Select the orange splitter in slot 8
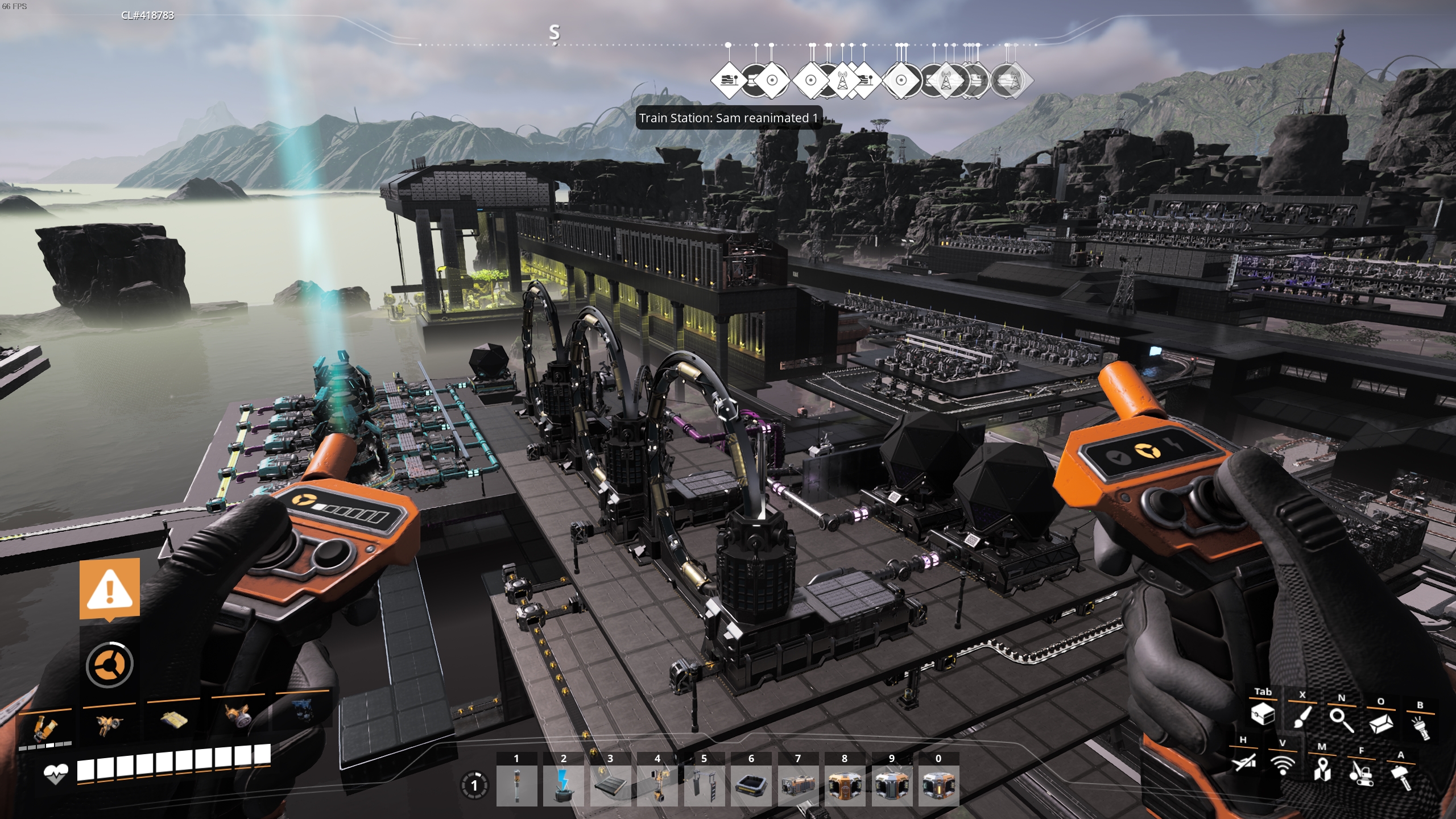Viewport: 1456px width, 819px height. [845, 786]
